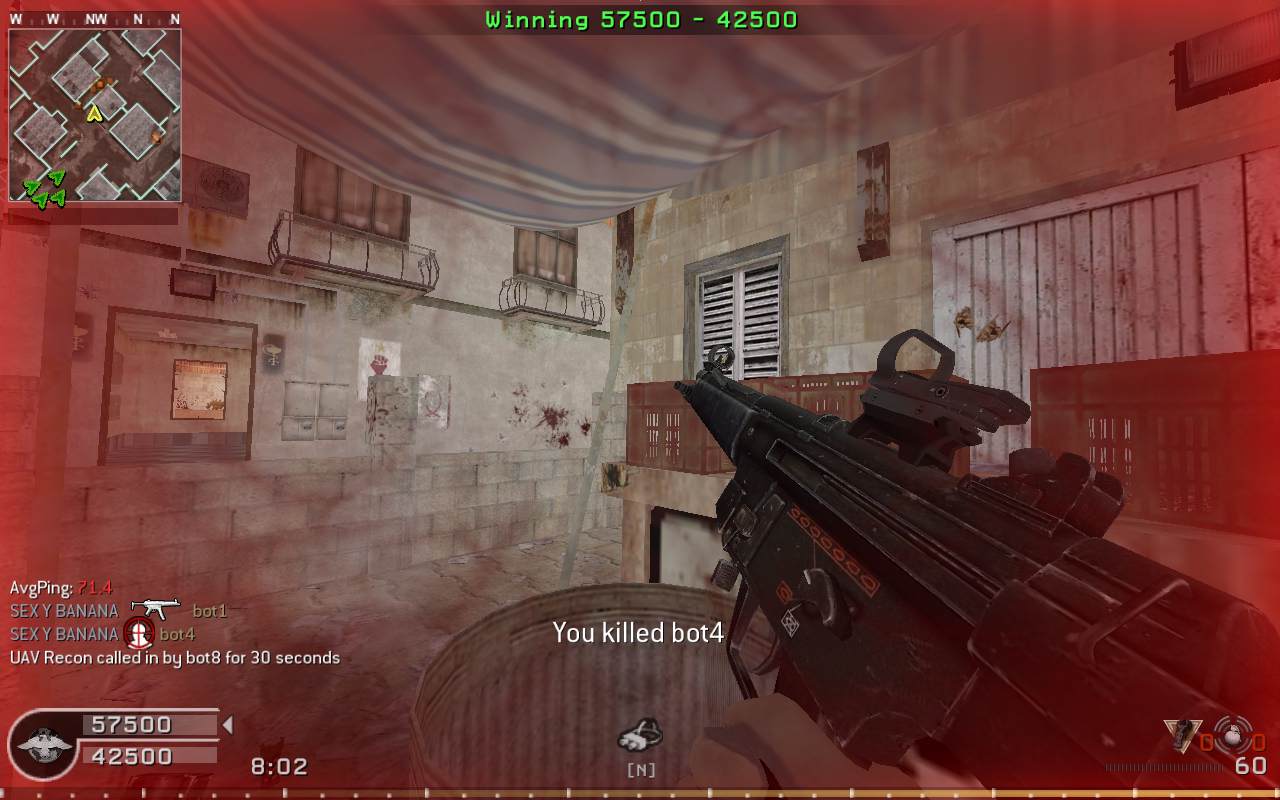This screenshot has height=800, width=1280.
Task: Click the MP5 weapon icon in the kill feed
Action: tap(155, 608)
